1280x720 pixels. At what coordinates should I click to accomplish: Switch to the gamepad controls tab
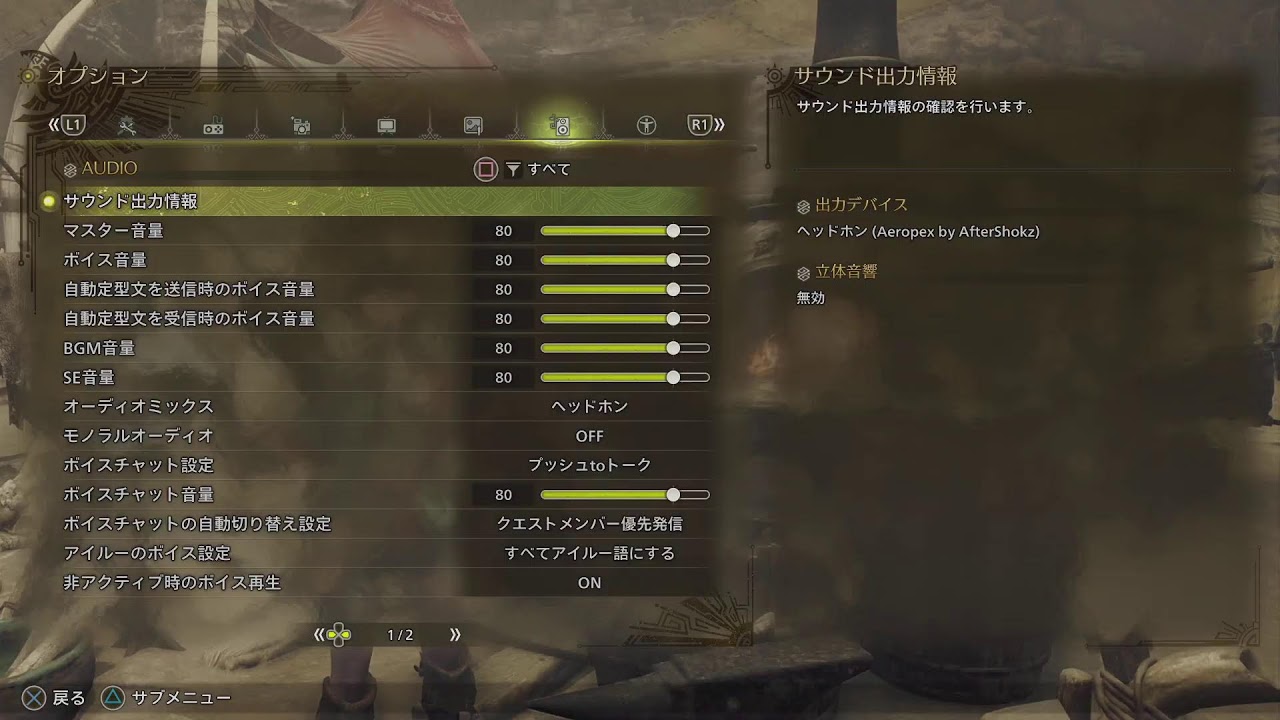click(213, 126)
